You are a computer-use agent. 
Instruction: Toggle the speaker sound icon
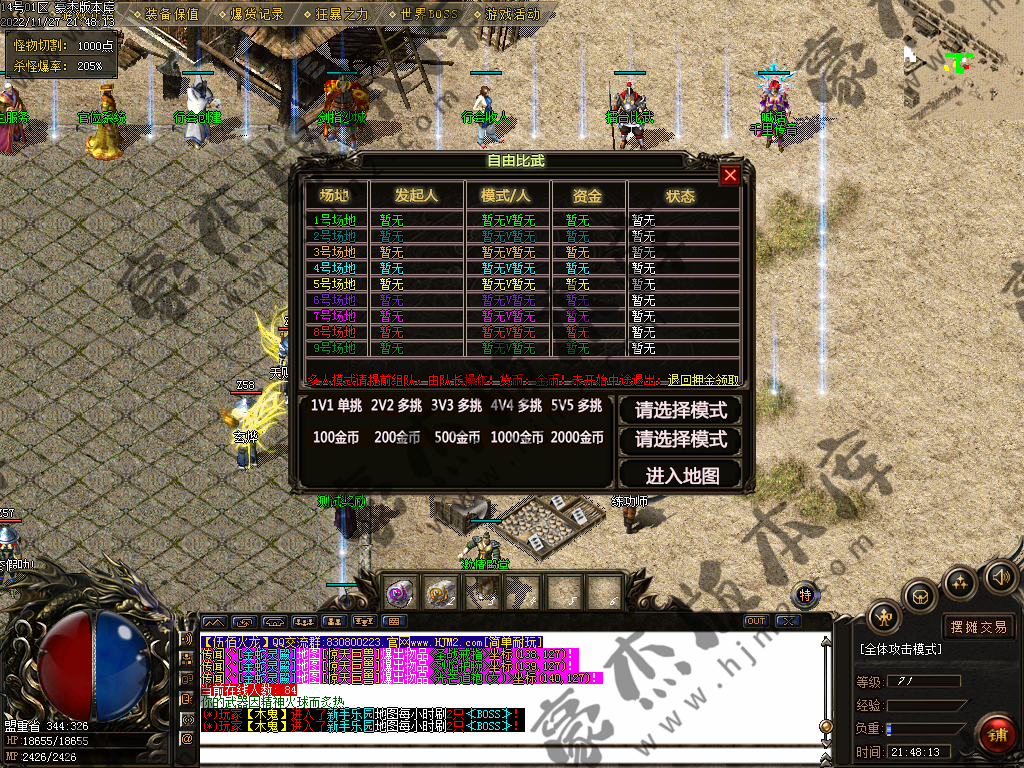click(x=1001, y=576)
